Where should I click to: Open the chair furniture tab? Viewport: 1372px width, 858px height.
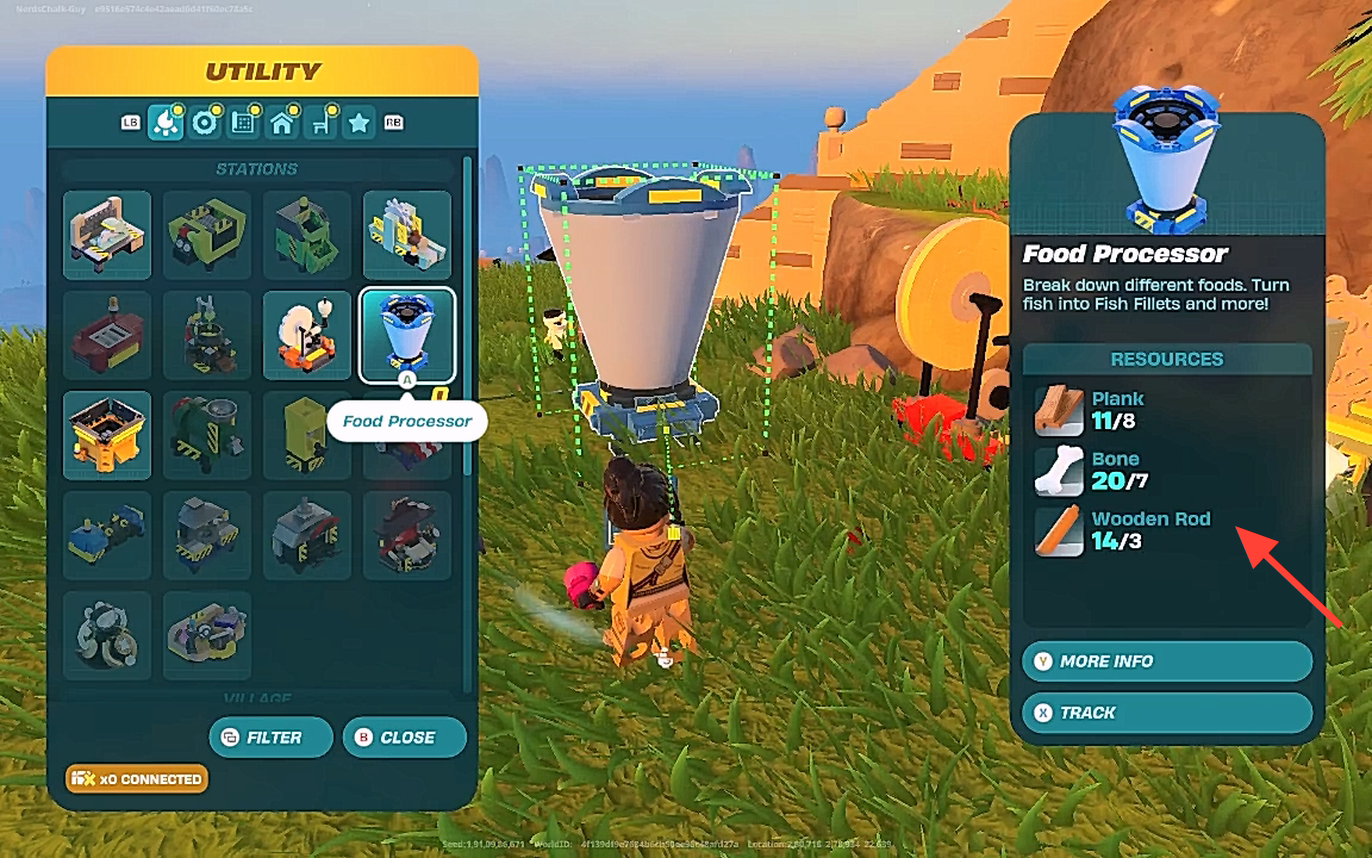coord(321,122)
